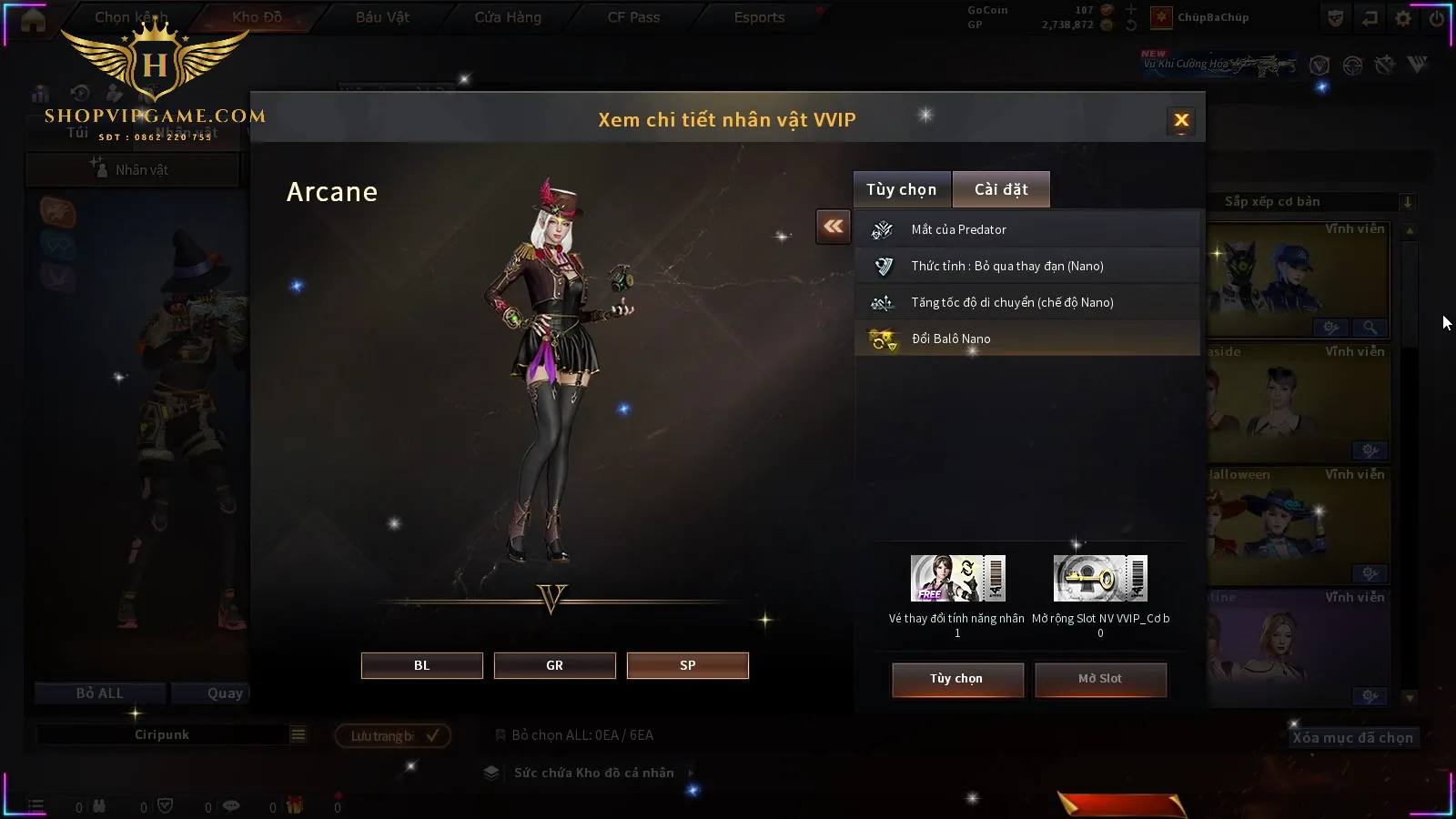Viewport: 1456px width, 819px height.
Task: Click the orange Tùy chọn button
Action: point(957,679)
